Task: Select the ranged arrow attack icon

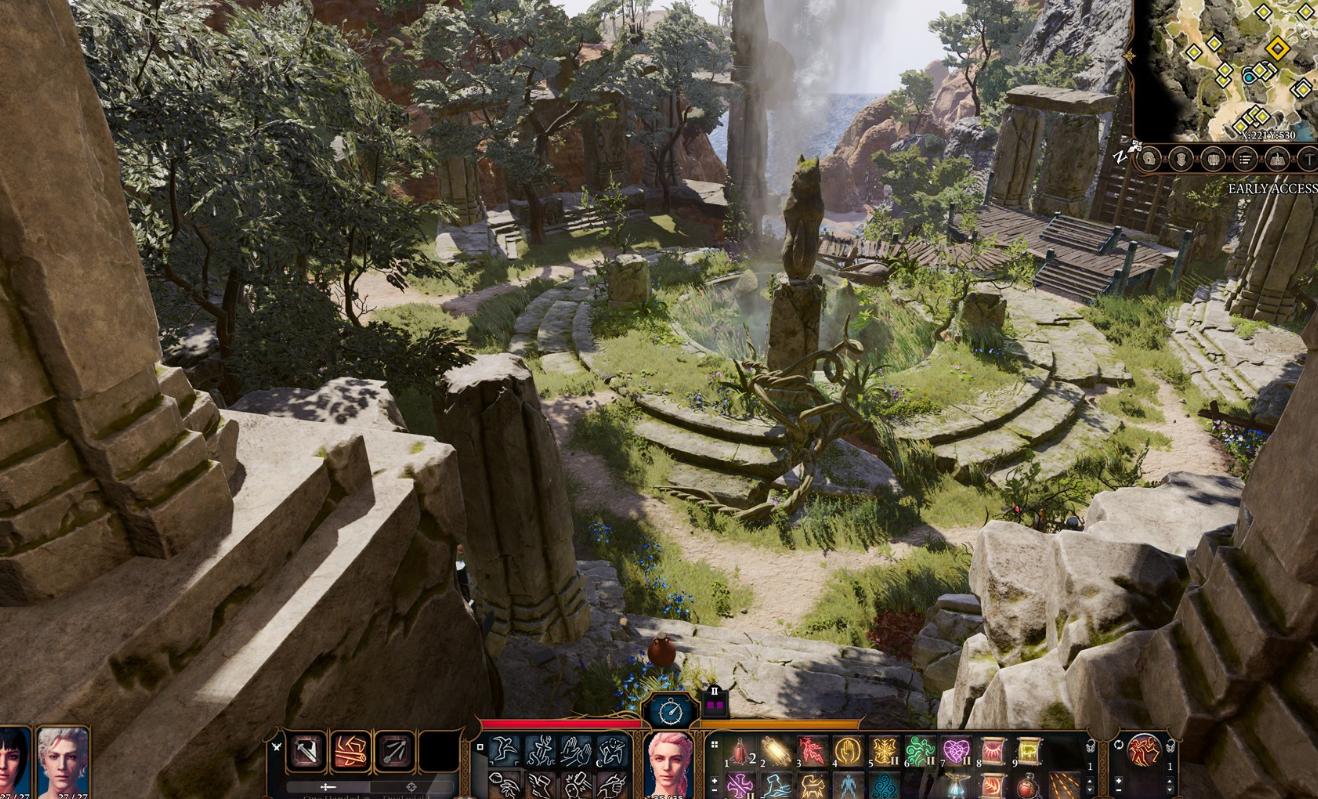Action: pyautogui.click(x=394, y=752)
